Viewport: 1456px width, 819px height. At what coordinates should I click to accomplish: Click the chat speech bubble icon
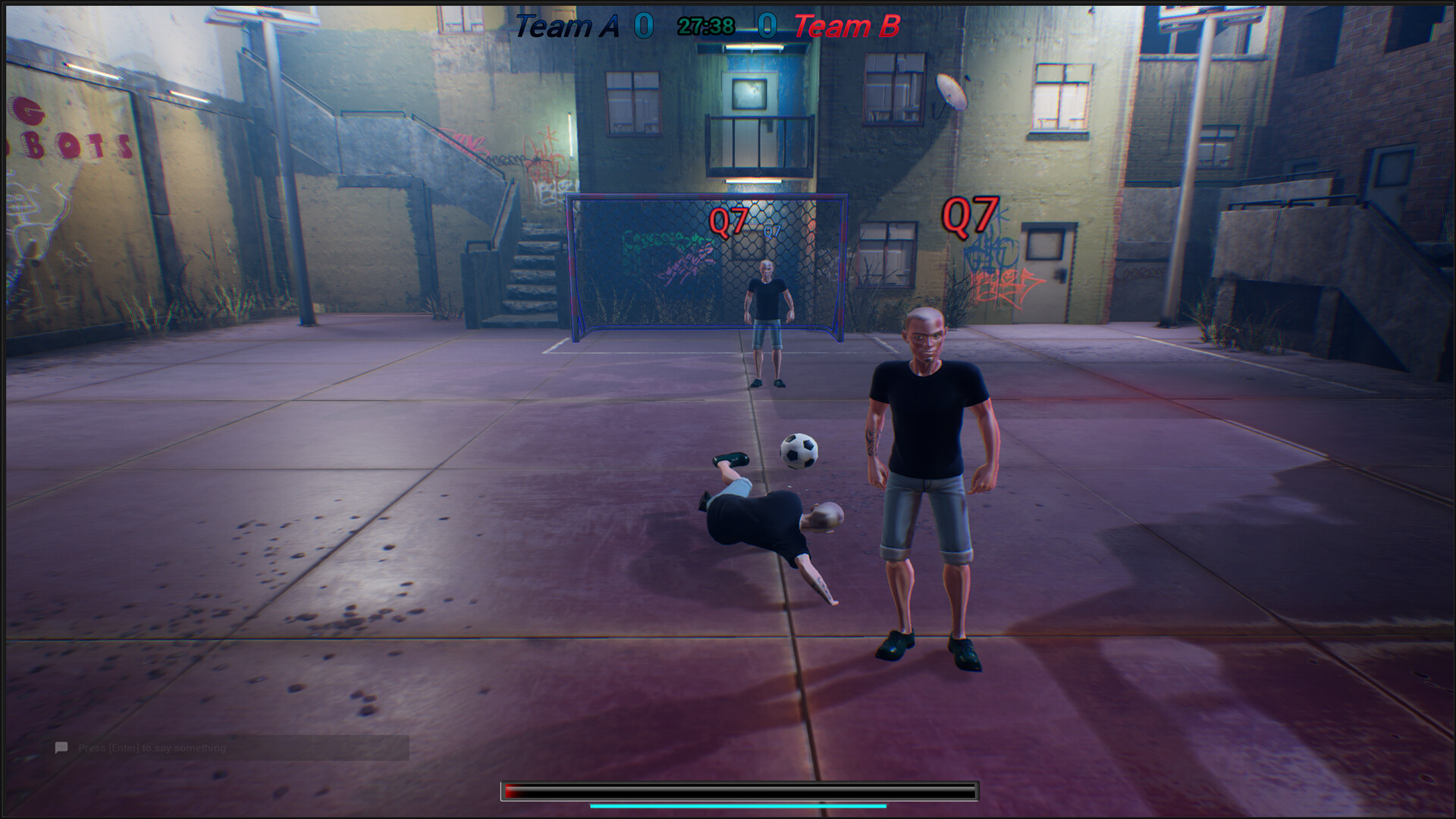coord(60,747)
